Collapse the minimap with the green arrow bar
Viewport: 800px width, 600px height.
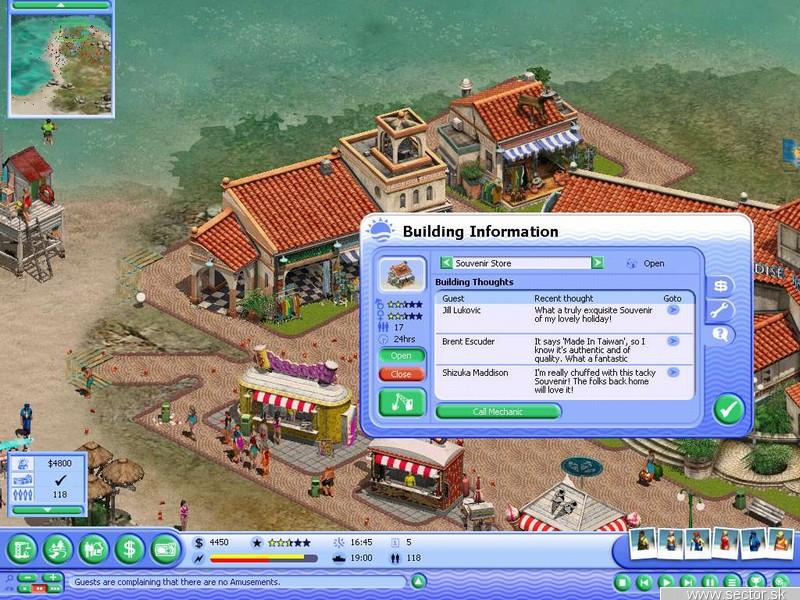point(61,5)
